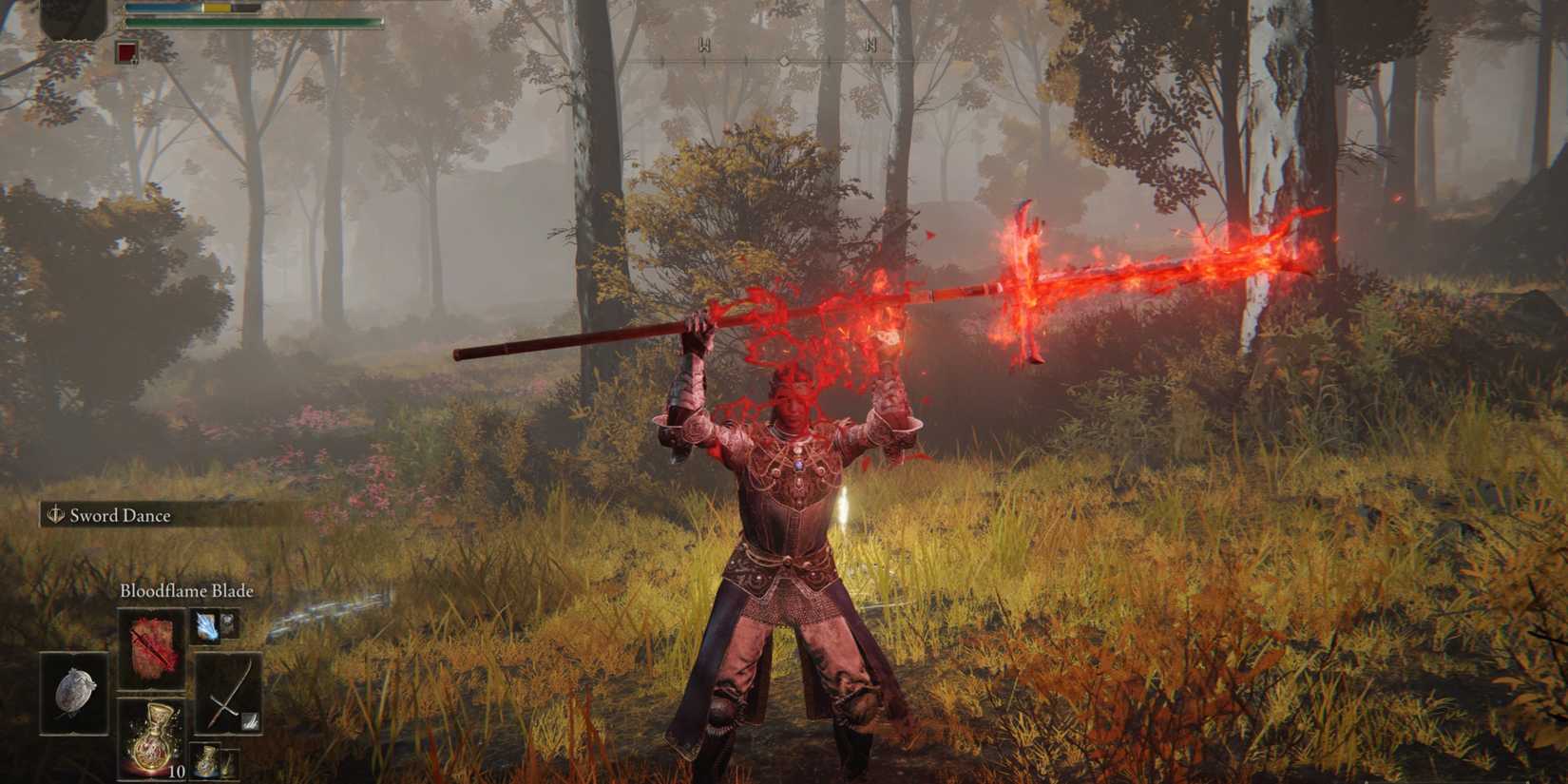The width and height of the screenshot is (1568, 784).
Task: Click the compass center diamond marker
Action: (x=784, y=60)
